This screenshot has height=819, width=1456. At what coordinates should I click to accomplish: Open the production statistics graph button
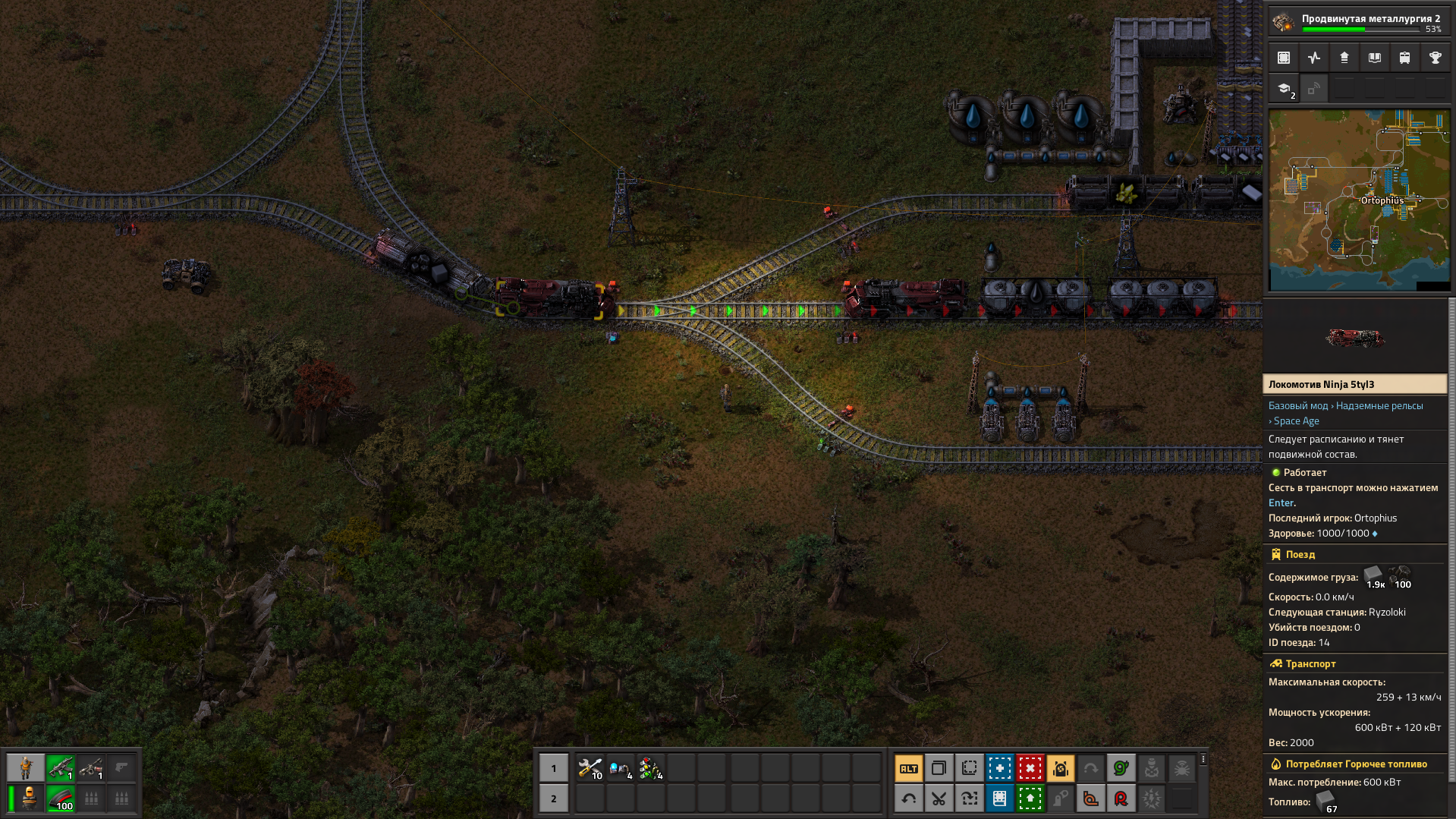coord(1313,58)
